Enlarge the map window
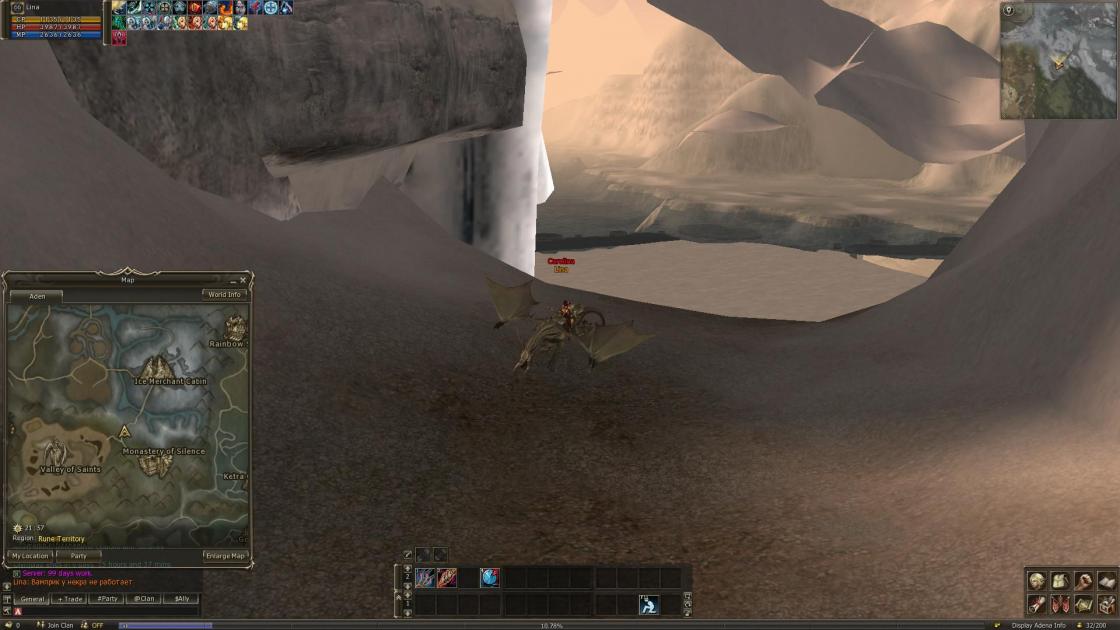Viewport: 1120px width, 630px height. (x=225, y=556)
